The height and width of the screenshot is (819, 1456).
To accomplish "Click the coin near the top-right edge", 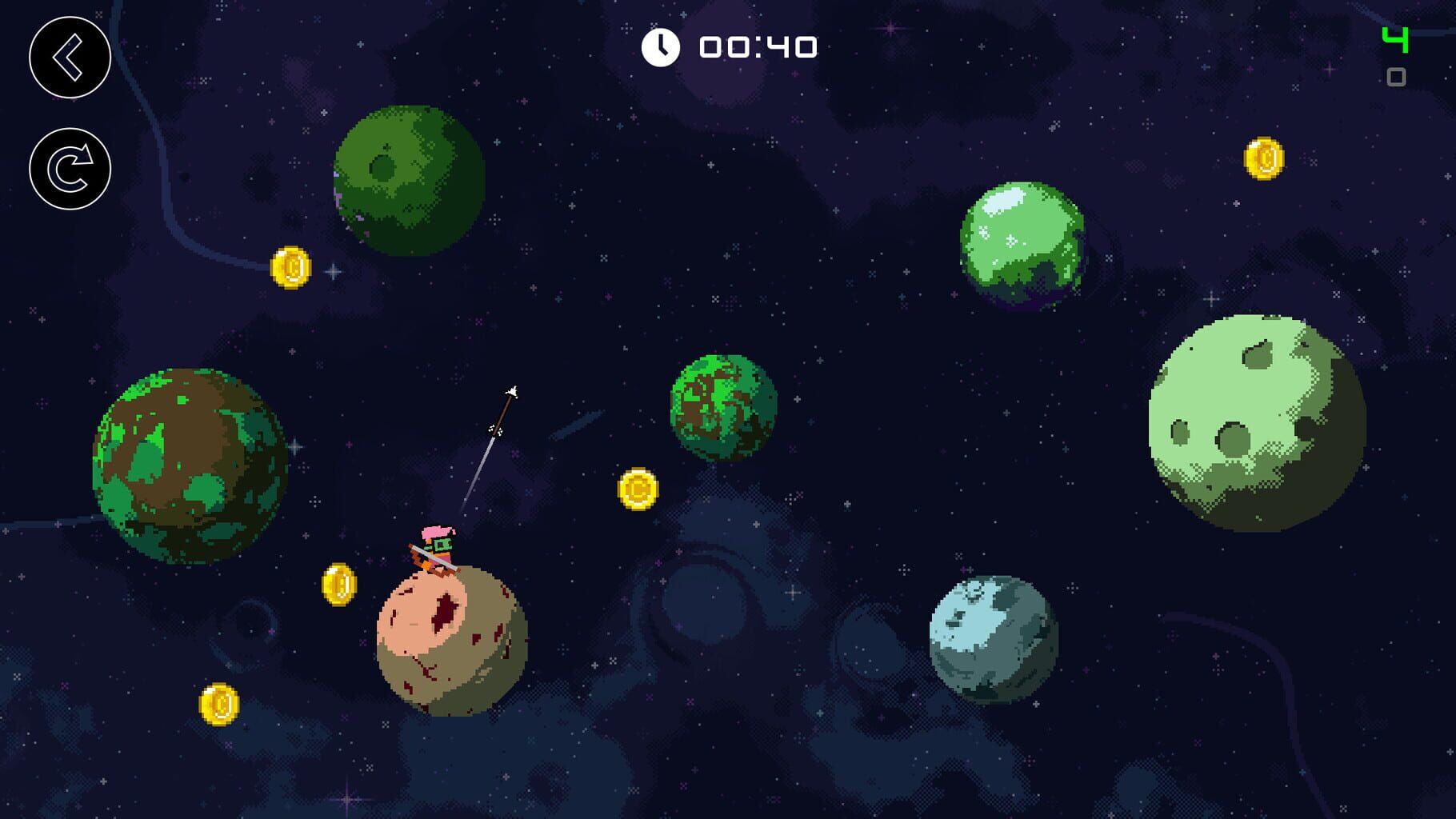I will [1265, 157].
